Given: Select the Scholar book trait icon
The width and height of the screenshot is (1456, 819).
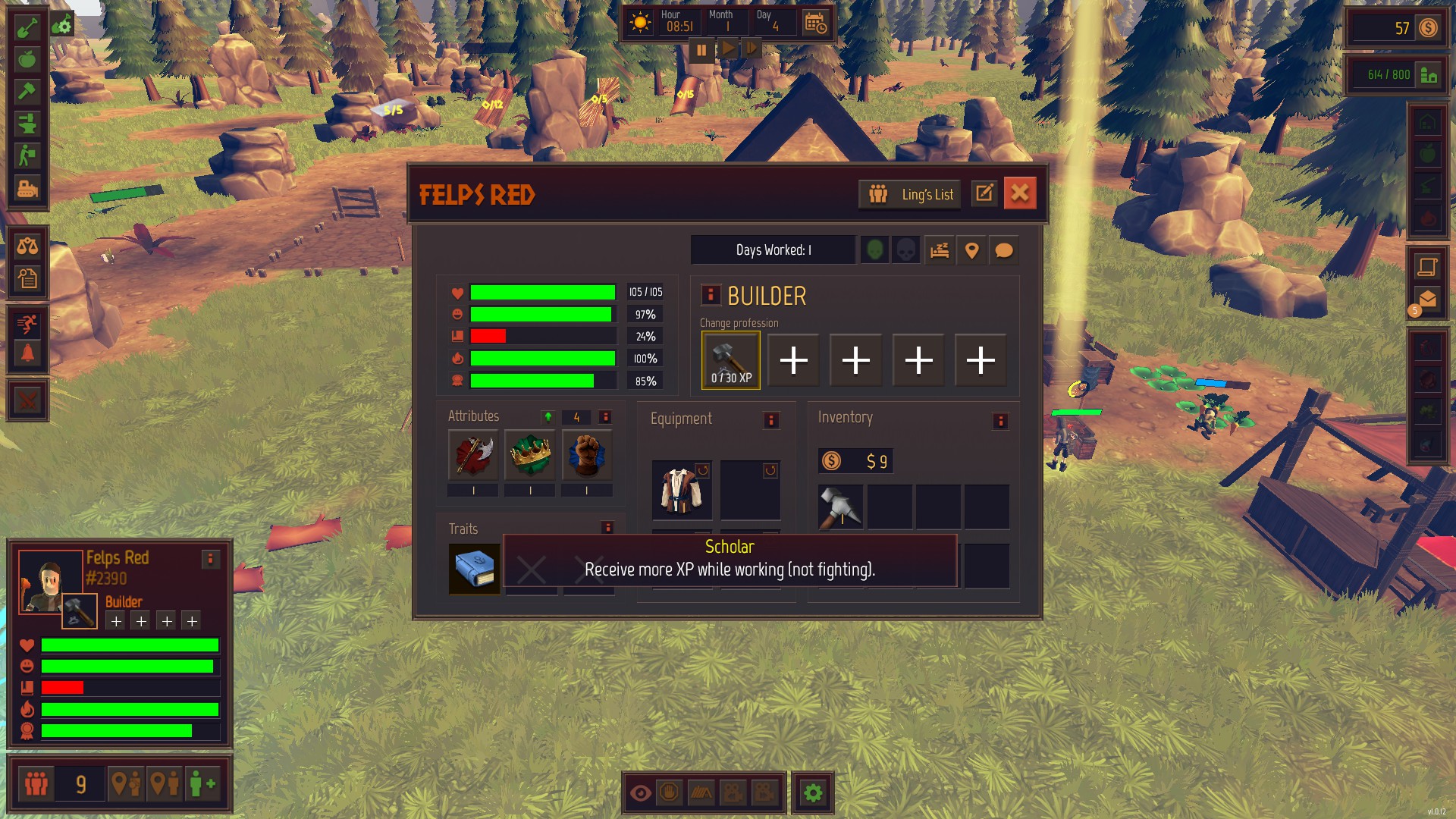Looking at the screenshot, I should (x=474, y=568).
